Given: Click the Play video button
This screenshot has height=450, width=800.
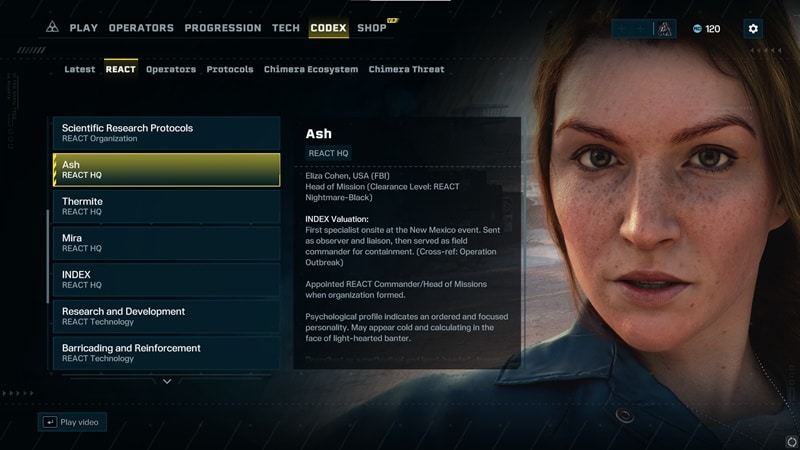Looking at the screenshot, I should coord(72,422).
